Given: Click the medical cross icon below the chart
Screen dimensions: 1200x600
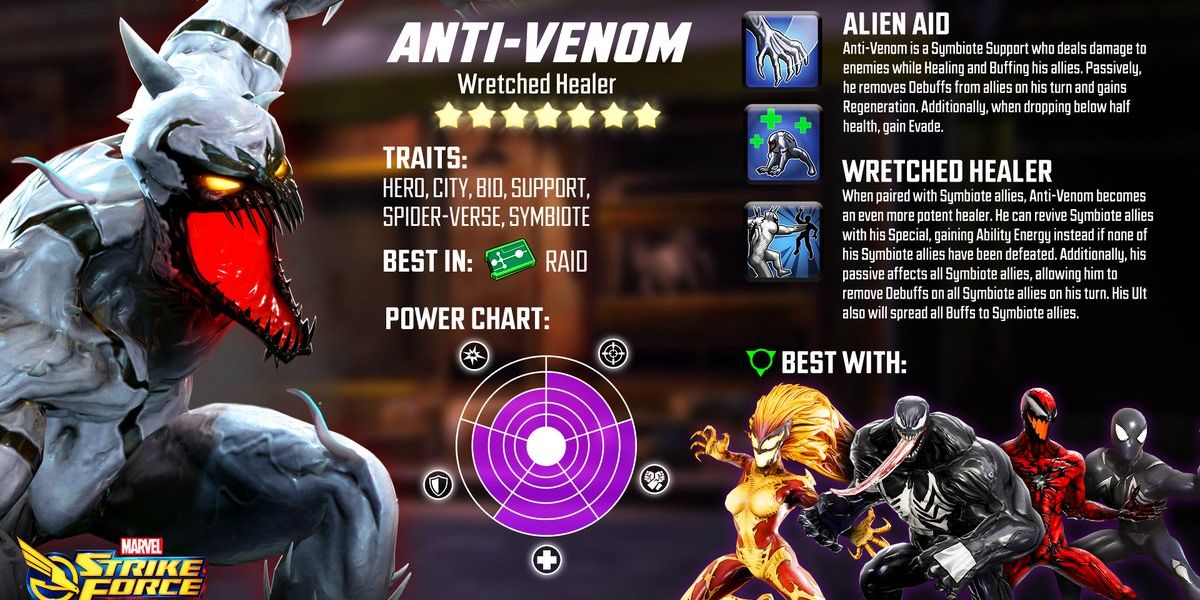Looking at the screenshot, I should (546, 559).
